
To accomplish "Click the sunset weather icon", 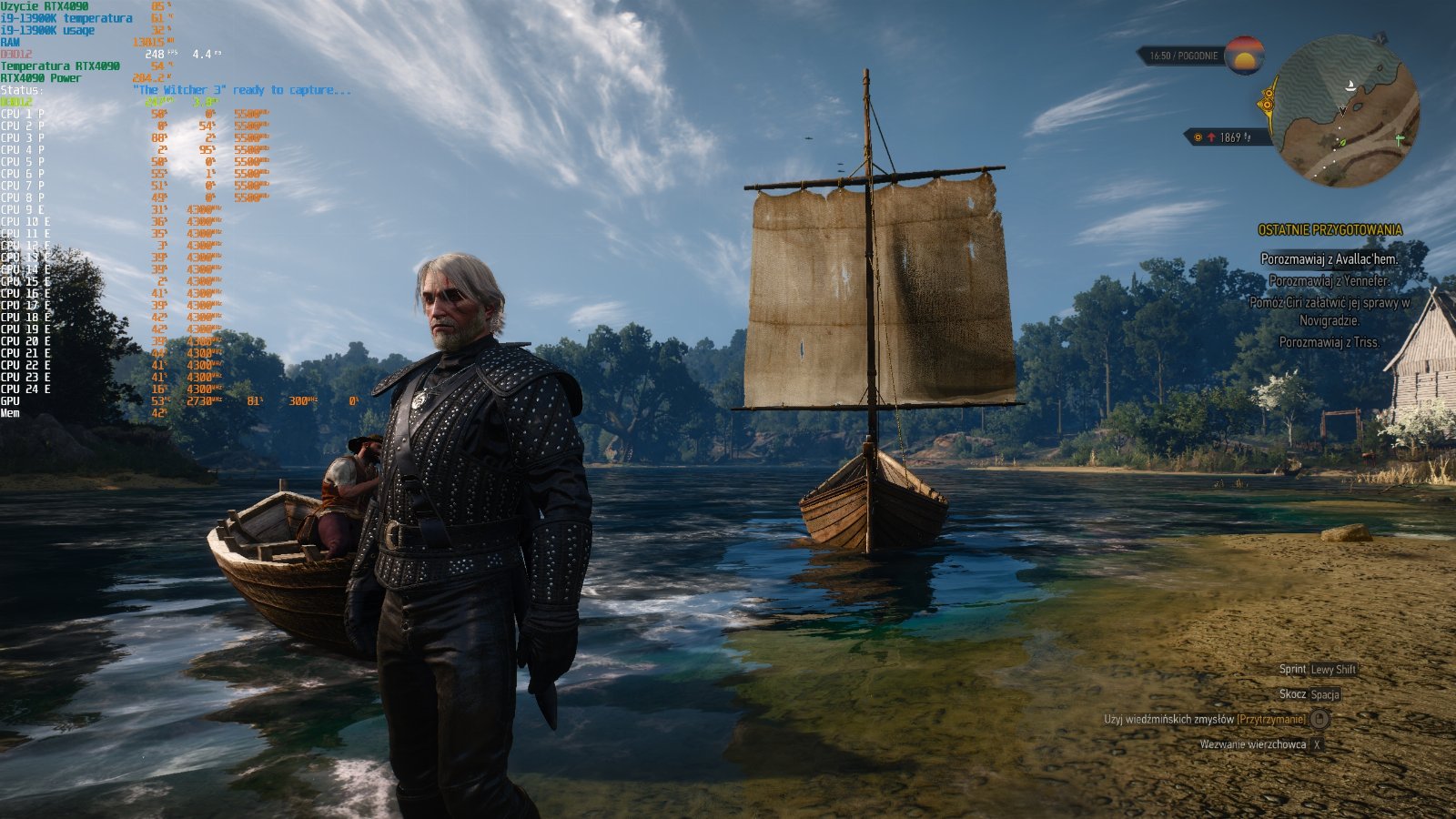I will point(1244,56).
